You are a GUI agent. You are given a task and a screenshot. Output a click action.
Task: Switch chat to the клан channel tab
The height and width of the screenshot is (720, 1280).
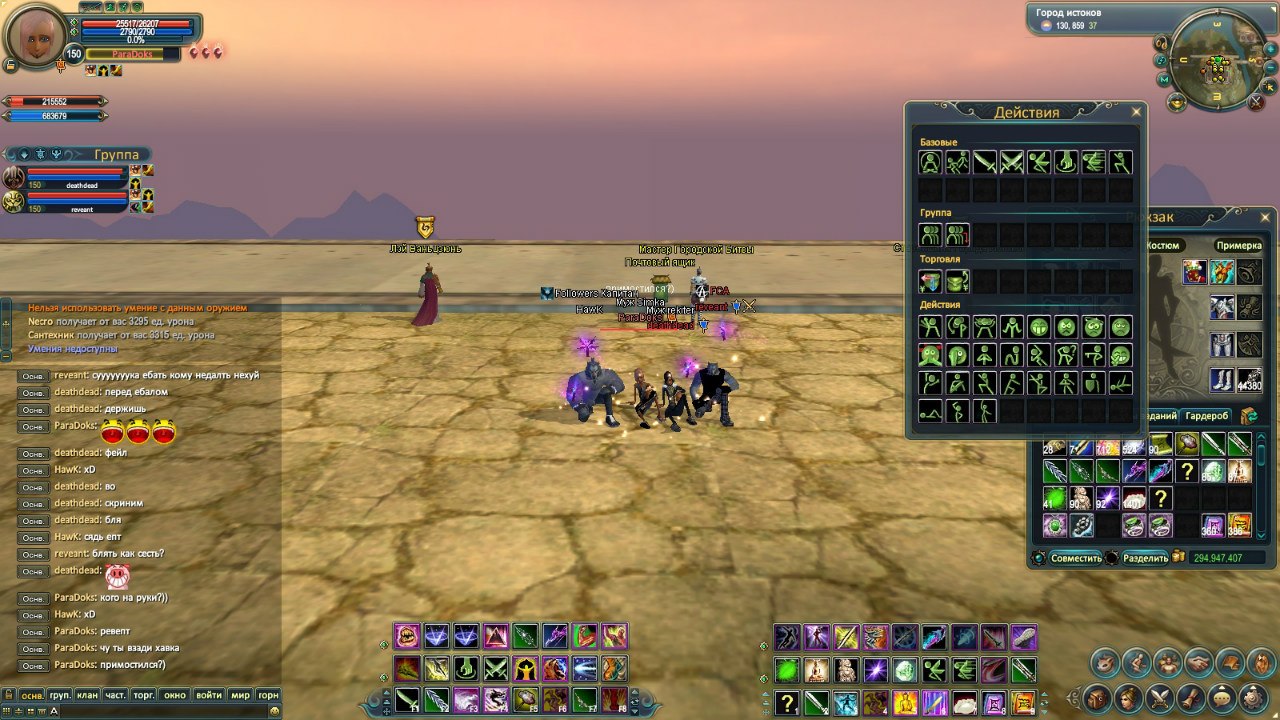coord(88,695)
